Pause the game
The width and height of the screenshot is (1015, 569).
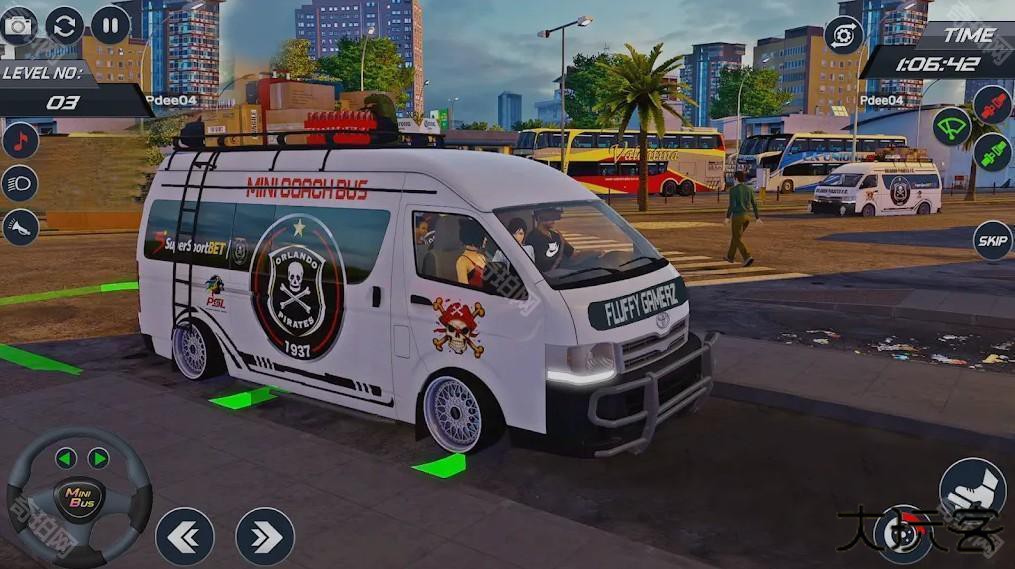click(x=110, y=25)
